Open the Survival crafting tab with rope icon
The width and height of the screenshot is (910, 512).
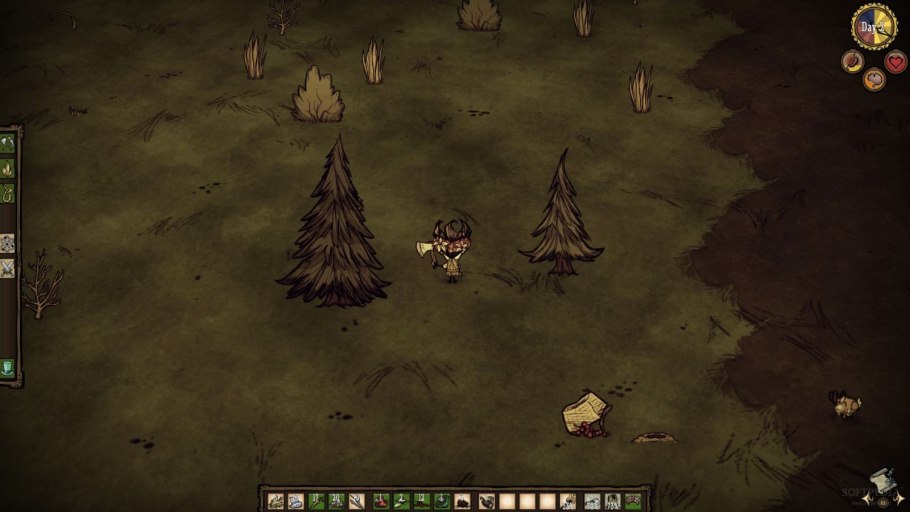point(8,191)
